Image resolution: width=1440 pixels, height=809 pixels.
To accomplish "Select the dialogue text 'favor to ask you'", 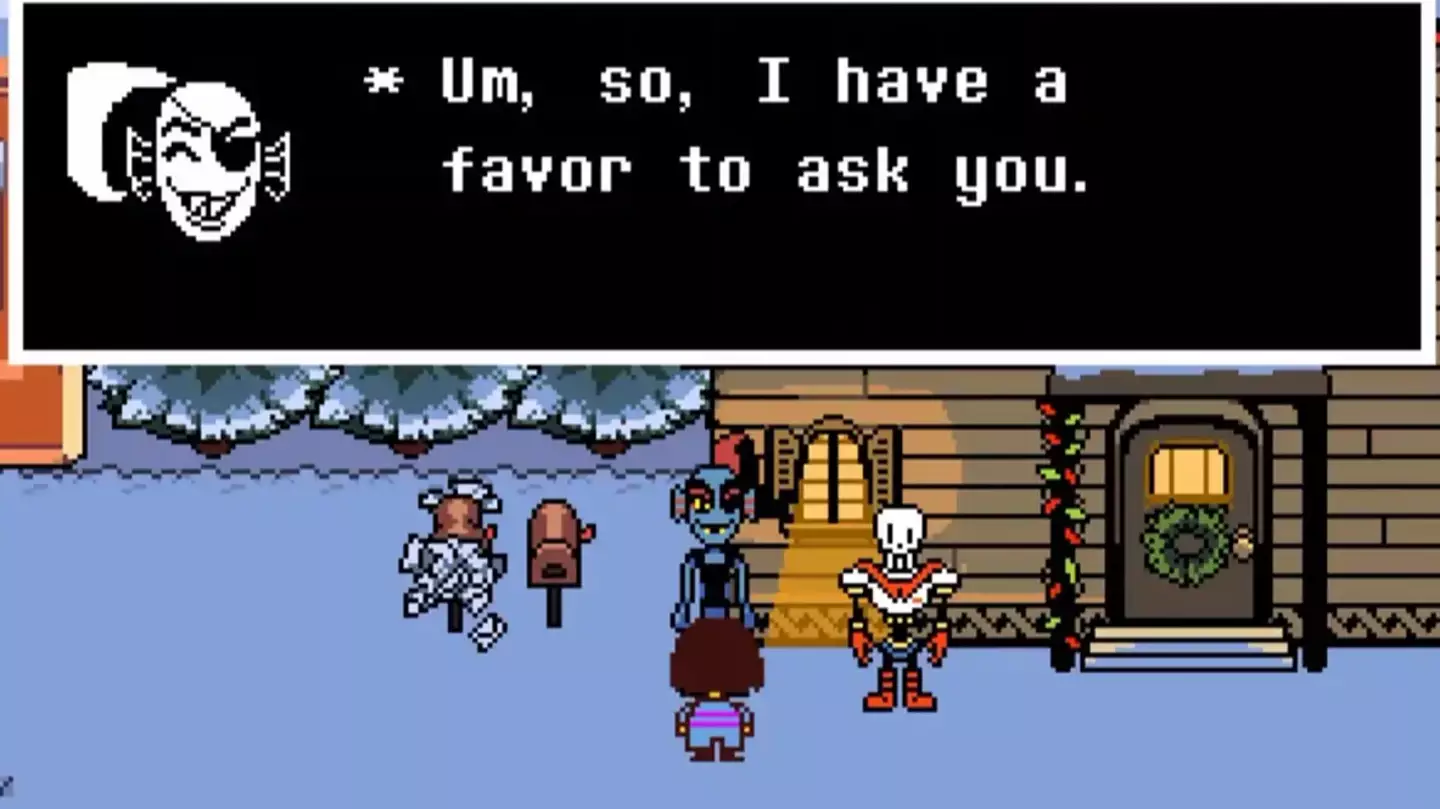I will click(x=770, y=170).
